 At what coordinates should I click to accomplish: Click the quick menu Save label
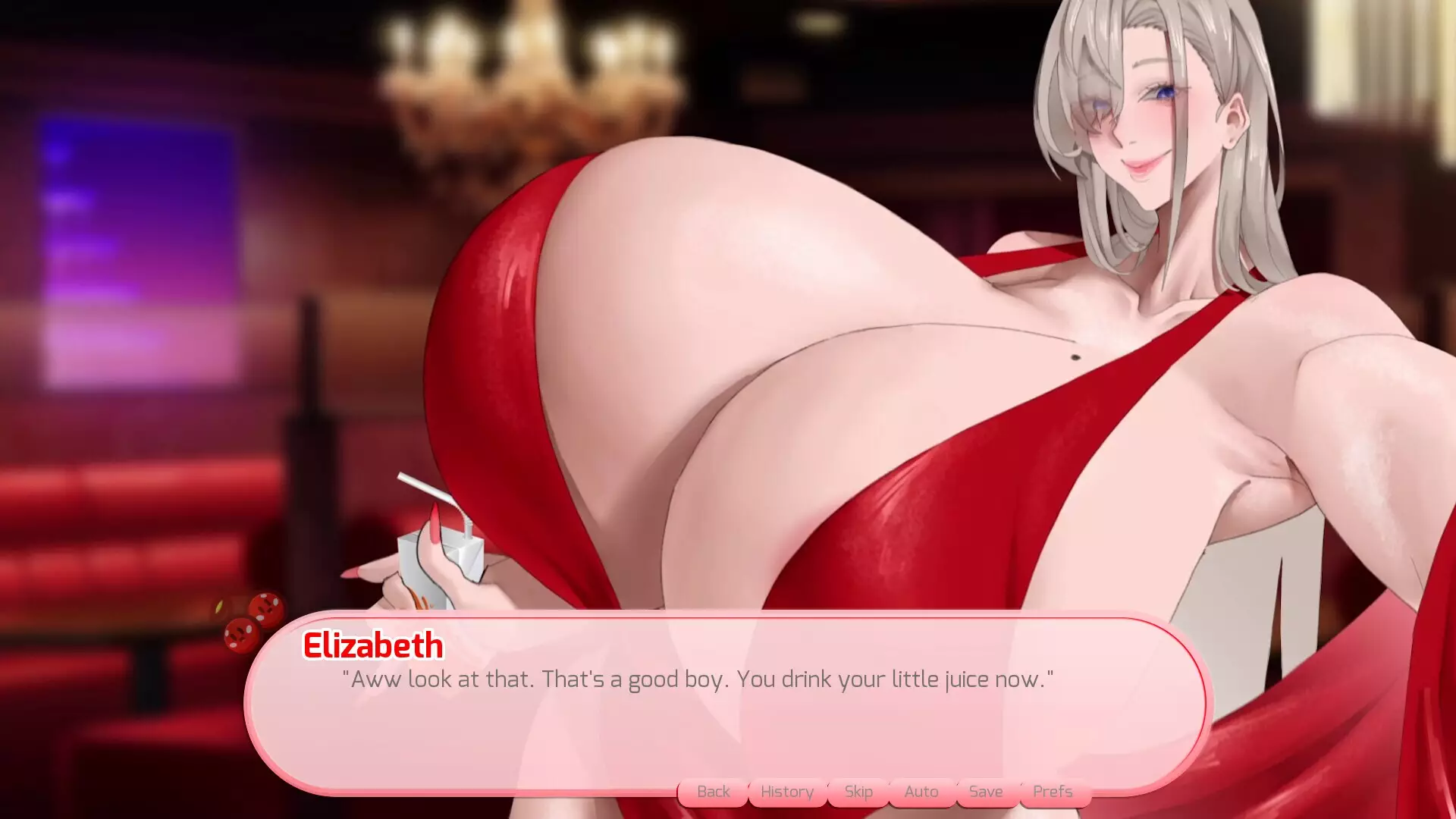[x=985, y=791]
